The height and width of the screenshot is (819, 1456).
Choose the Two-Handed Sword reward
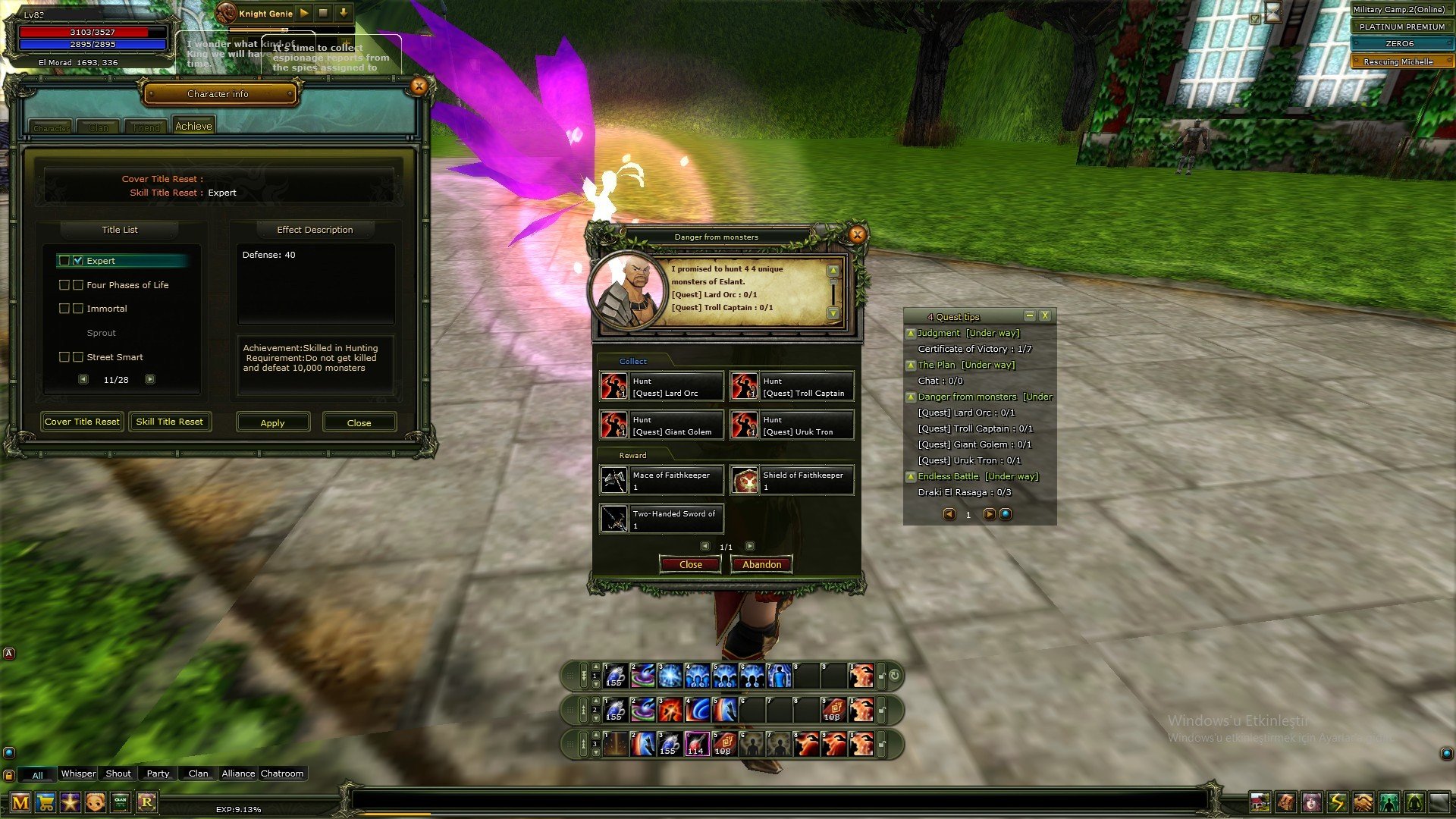point(661,519)
